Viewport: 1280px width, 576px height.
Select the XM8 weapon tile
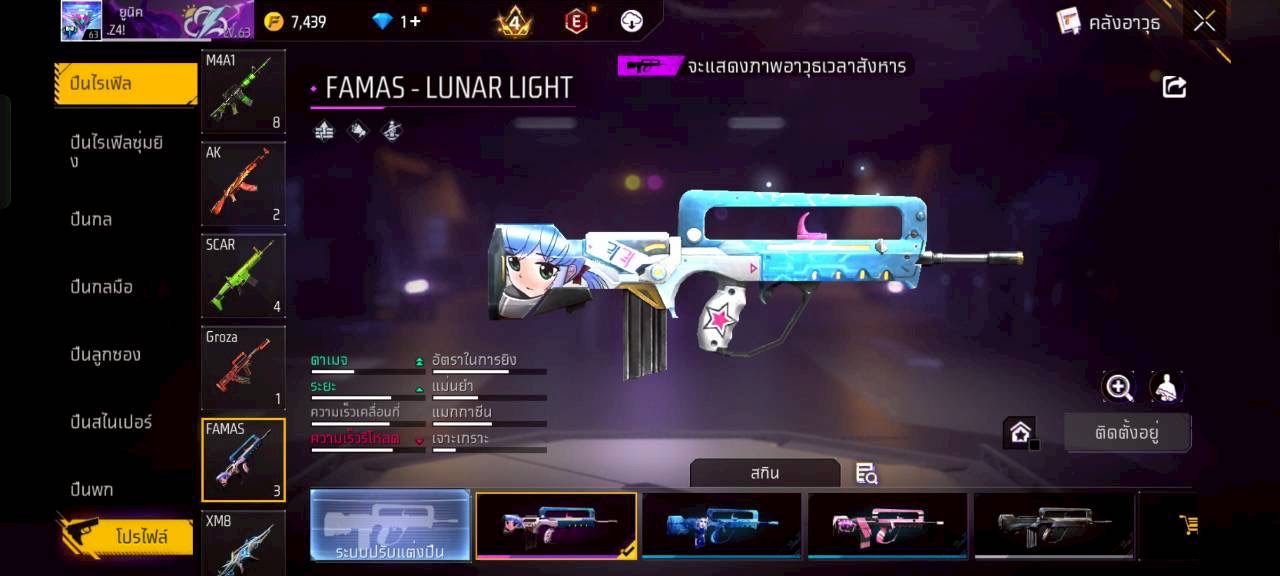(243, 541)
